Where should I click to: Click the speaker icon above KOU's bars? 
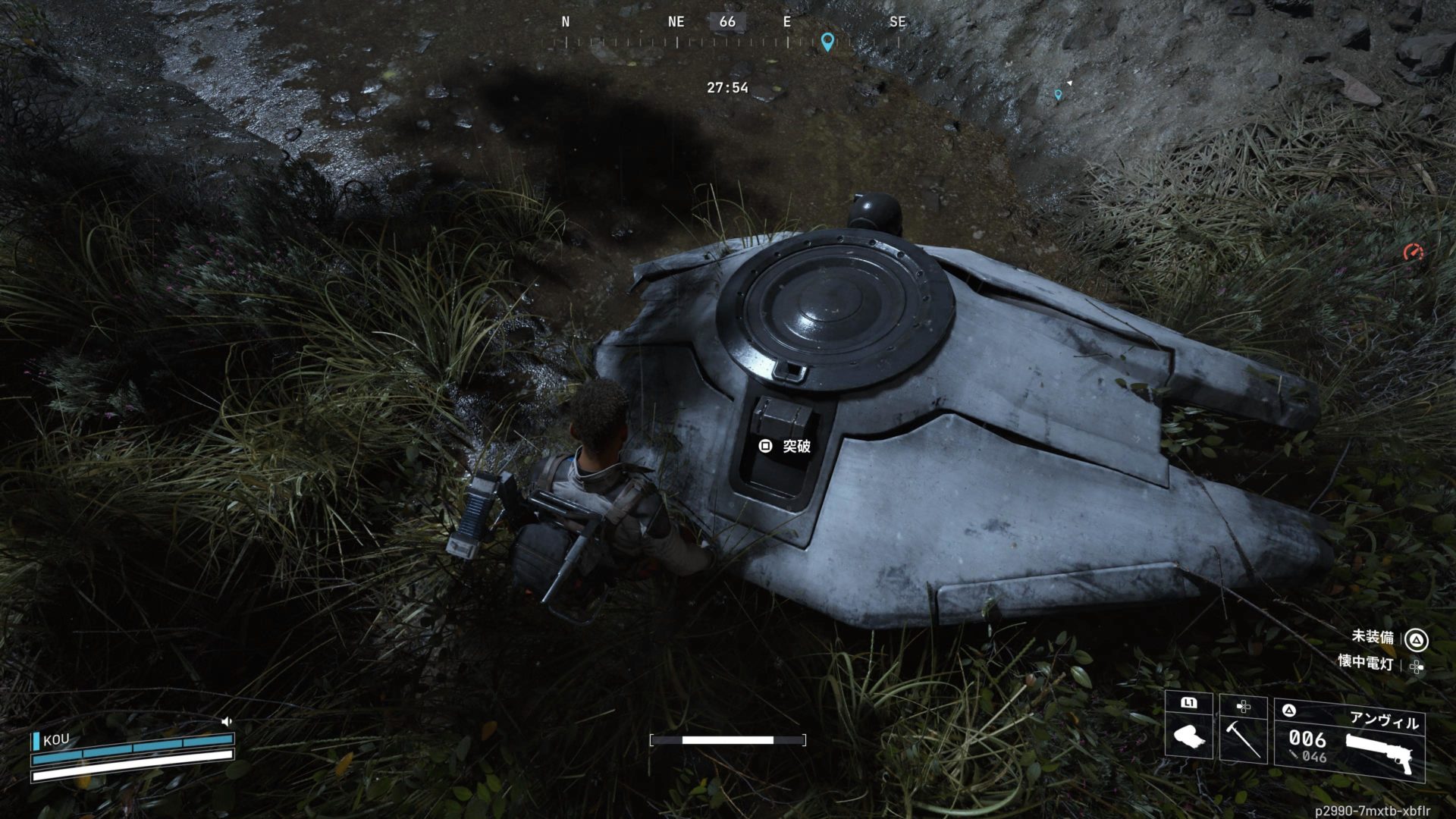coord(226,722)
